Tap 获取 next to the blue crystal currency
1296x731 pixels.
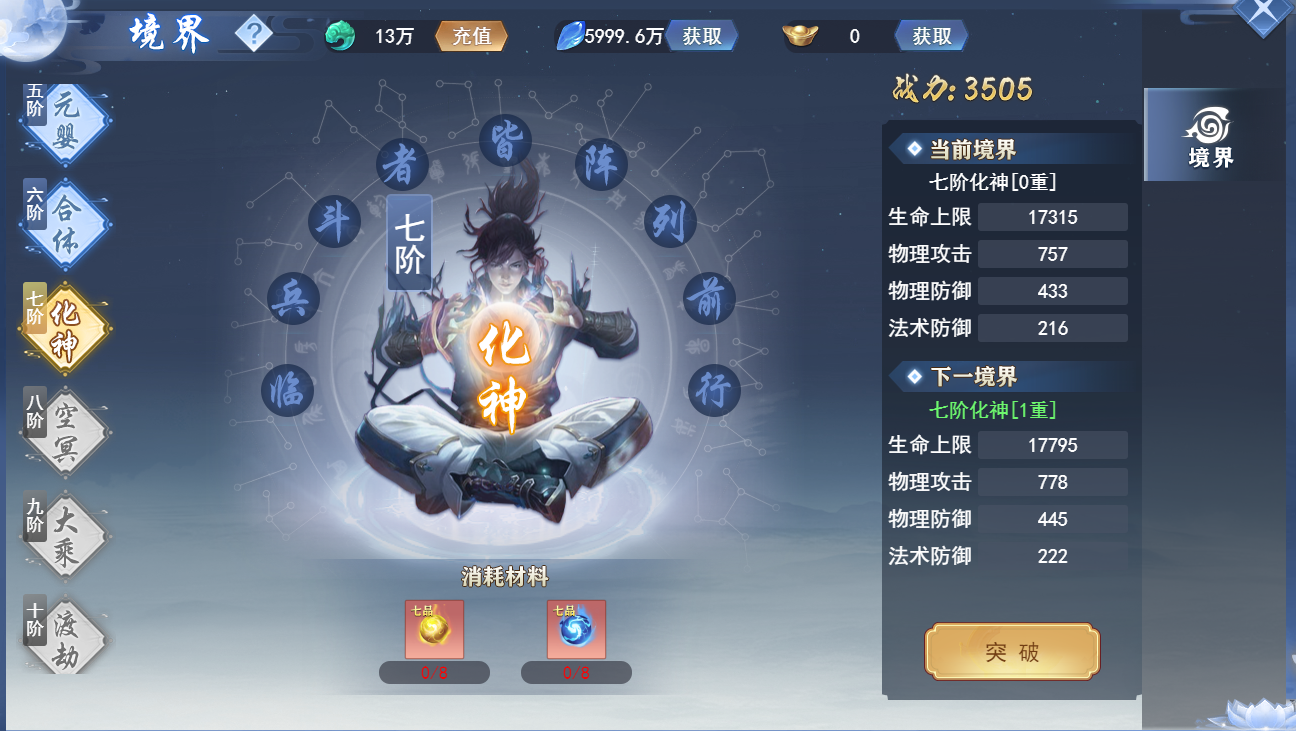[x=702, y=37]
